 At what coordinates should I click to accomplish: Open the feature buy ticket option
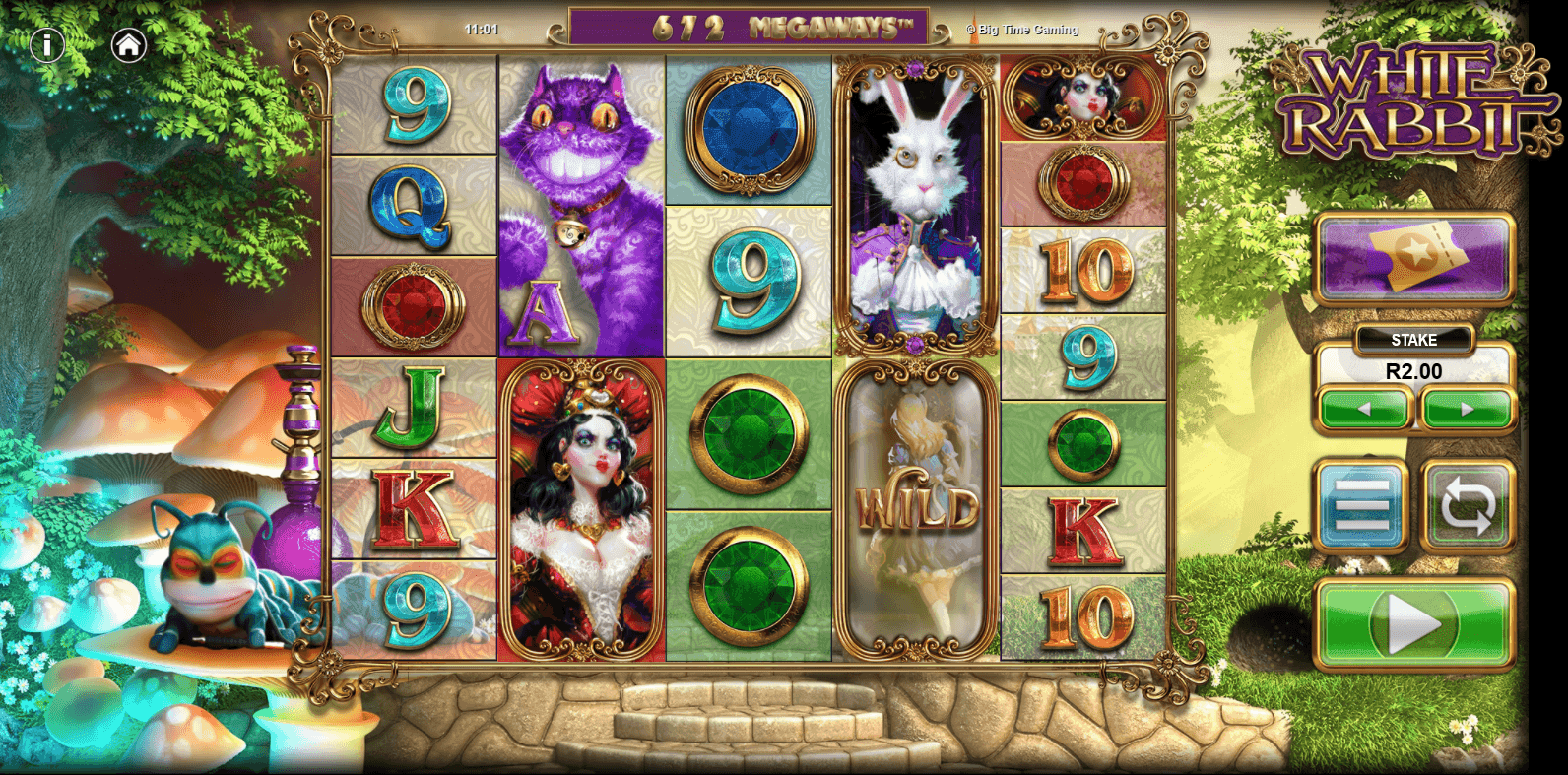(x=1415, y=257)
